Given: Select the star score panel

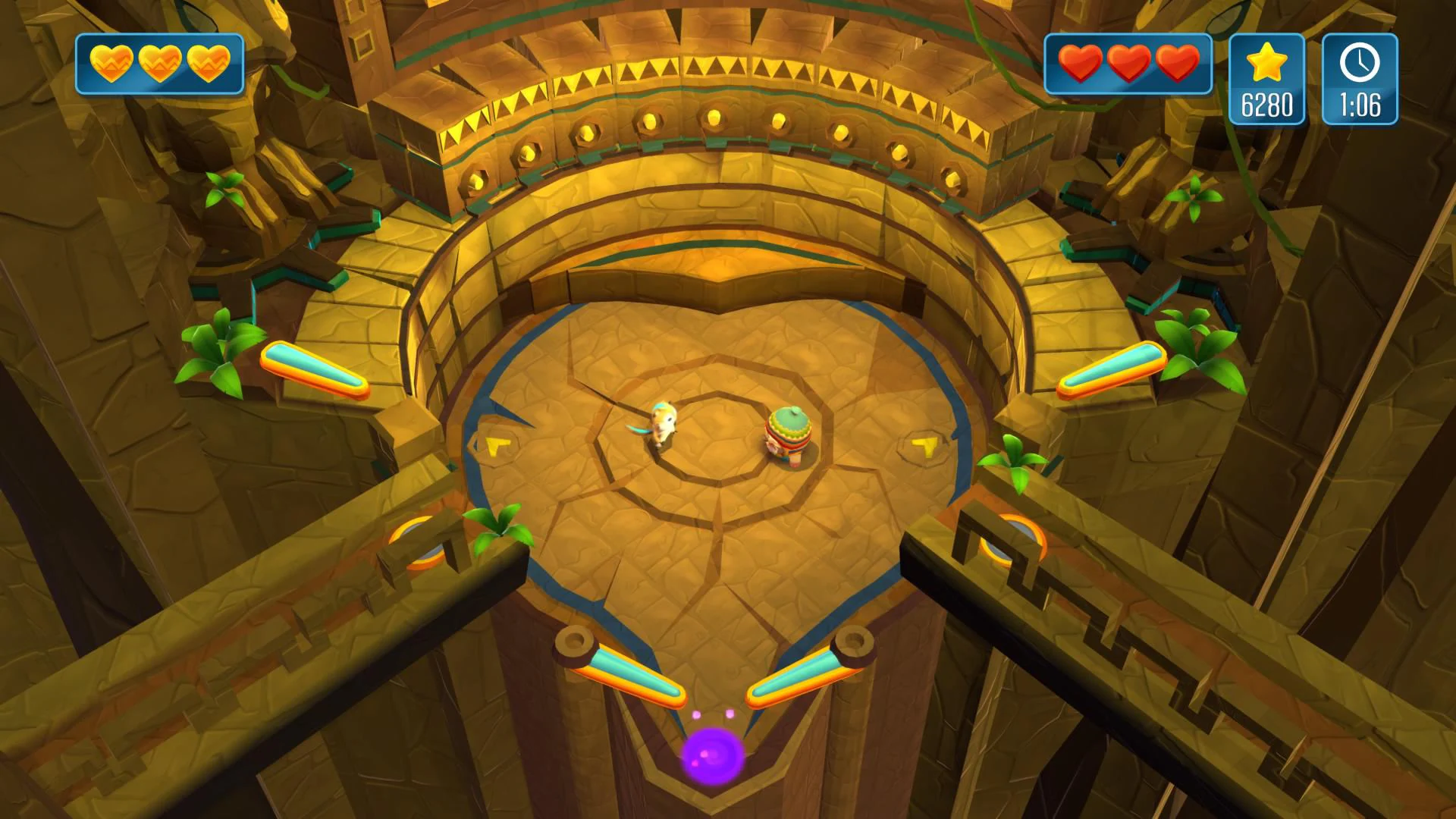Looking at the screenshot, I should 1266,80.
